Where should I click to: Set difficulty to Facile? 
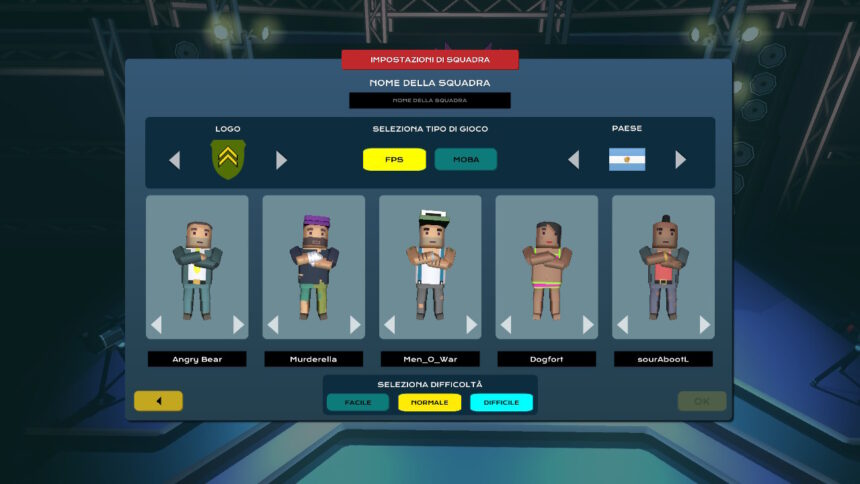(x=357, y=402)
